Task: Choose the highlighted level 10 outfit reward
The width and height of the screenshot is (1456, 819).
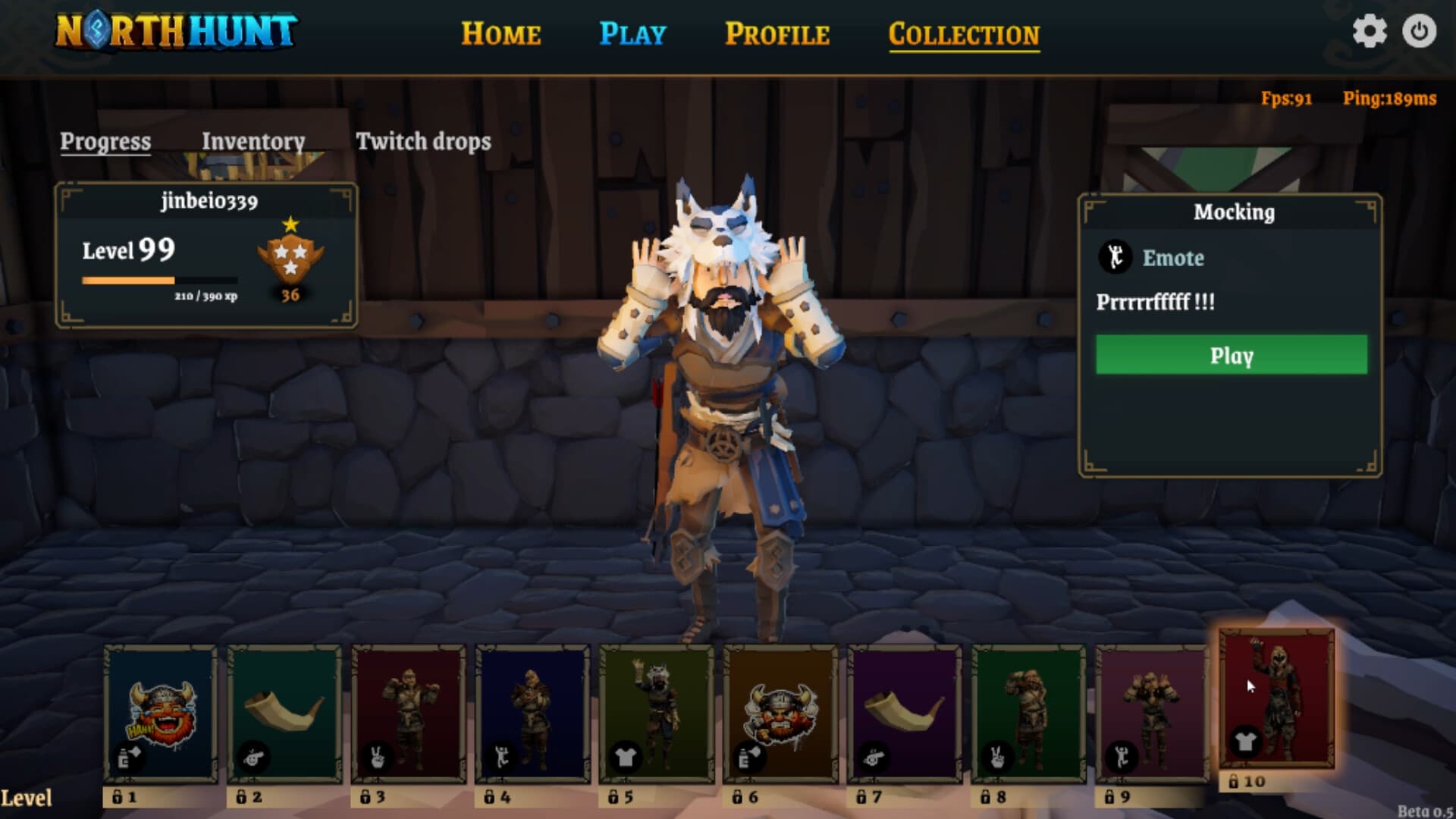Action: coord(1277,699)
